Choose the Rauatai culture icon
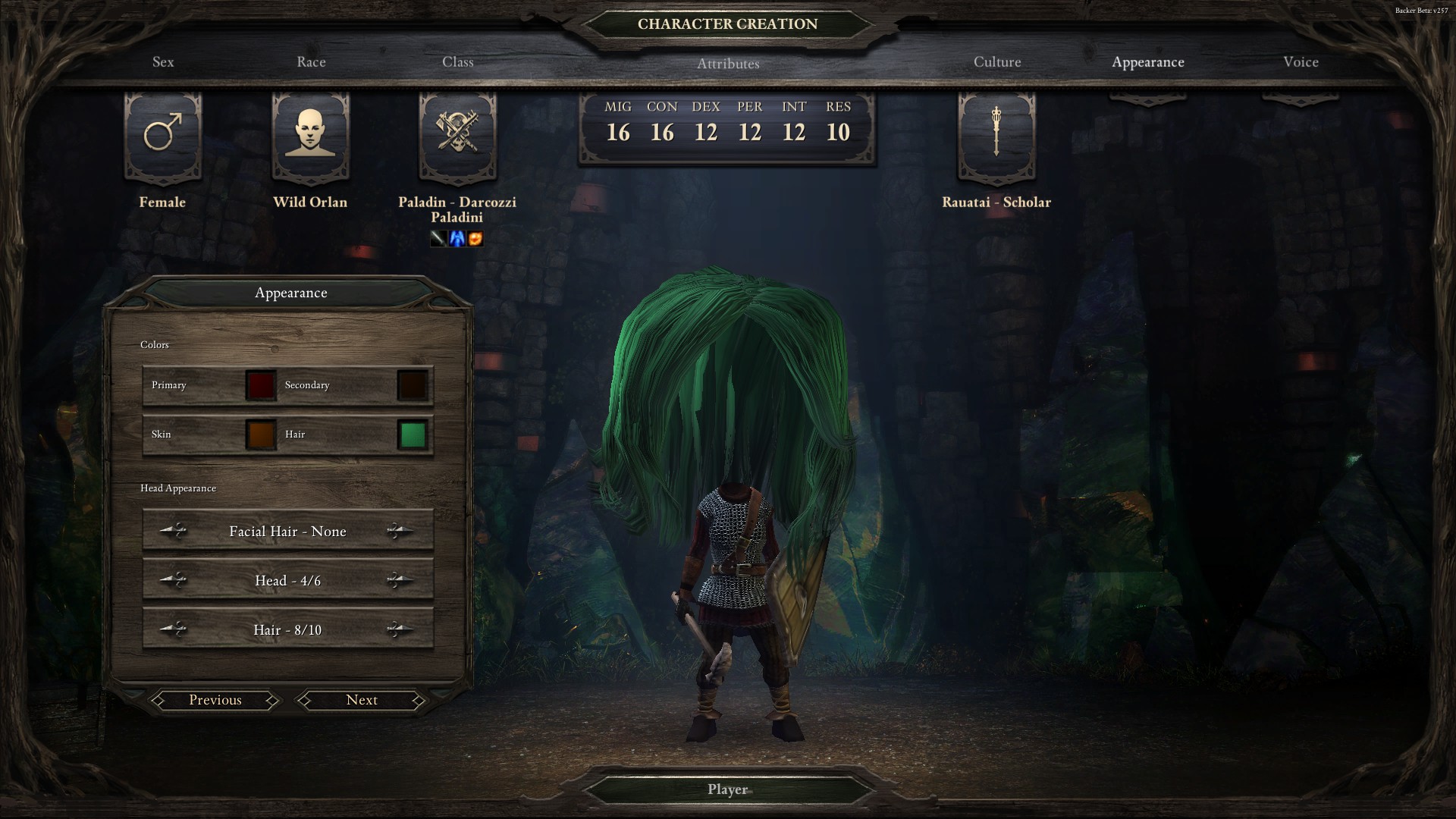The width and height of the screenshot is (1456, 819). 996,136
